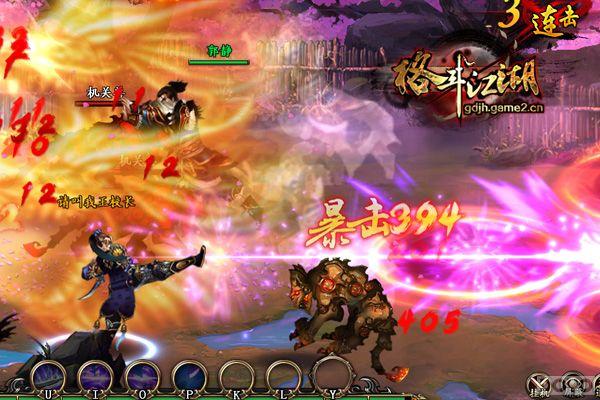The height and width of the screenshot is (400, 600).
Task: Click the 屏蔽 hide-players button
Action: pos(573,385)
